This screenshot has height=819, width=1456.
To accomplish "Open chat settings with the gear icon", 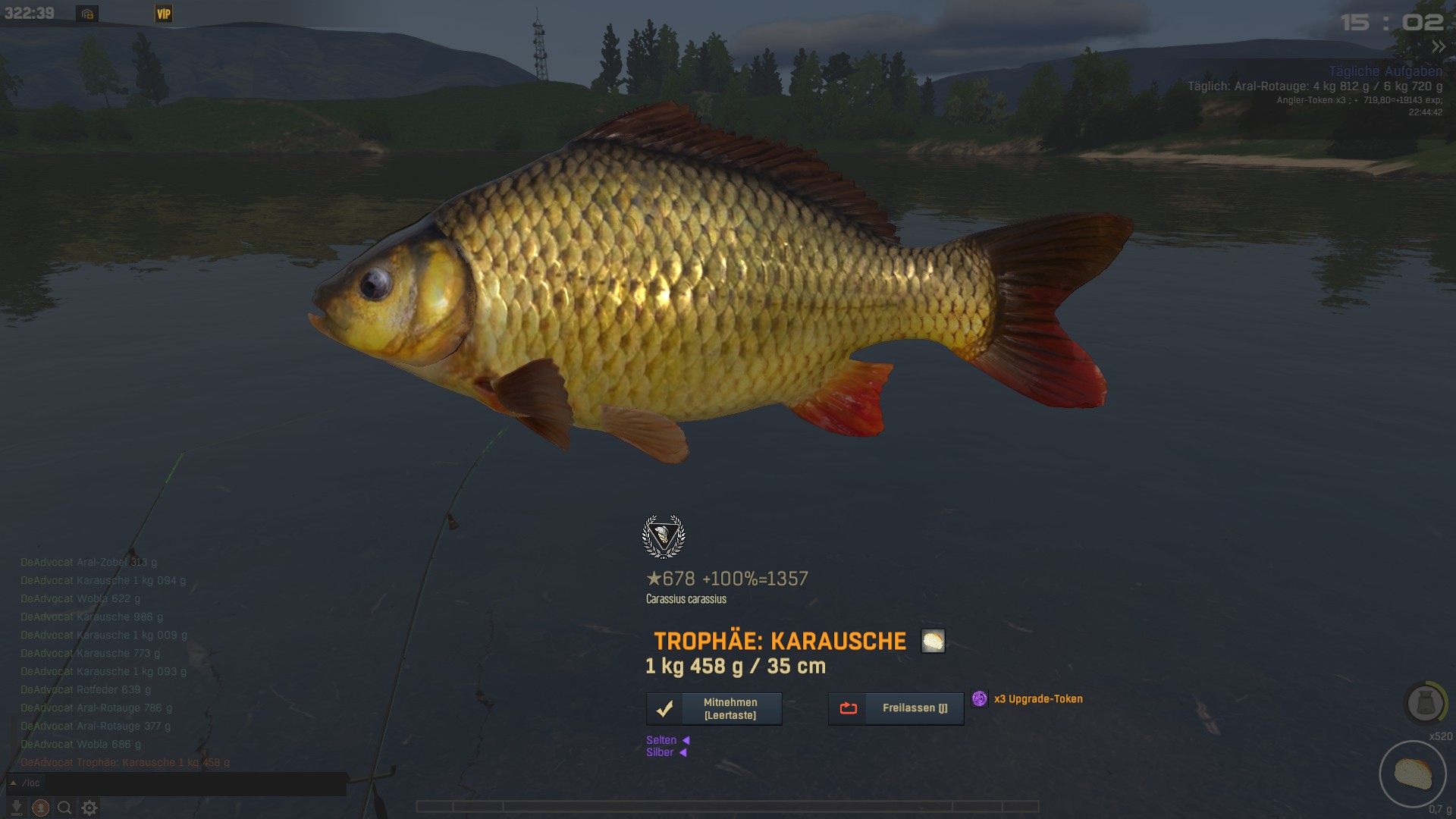I will (x=89, y=808).
